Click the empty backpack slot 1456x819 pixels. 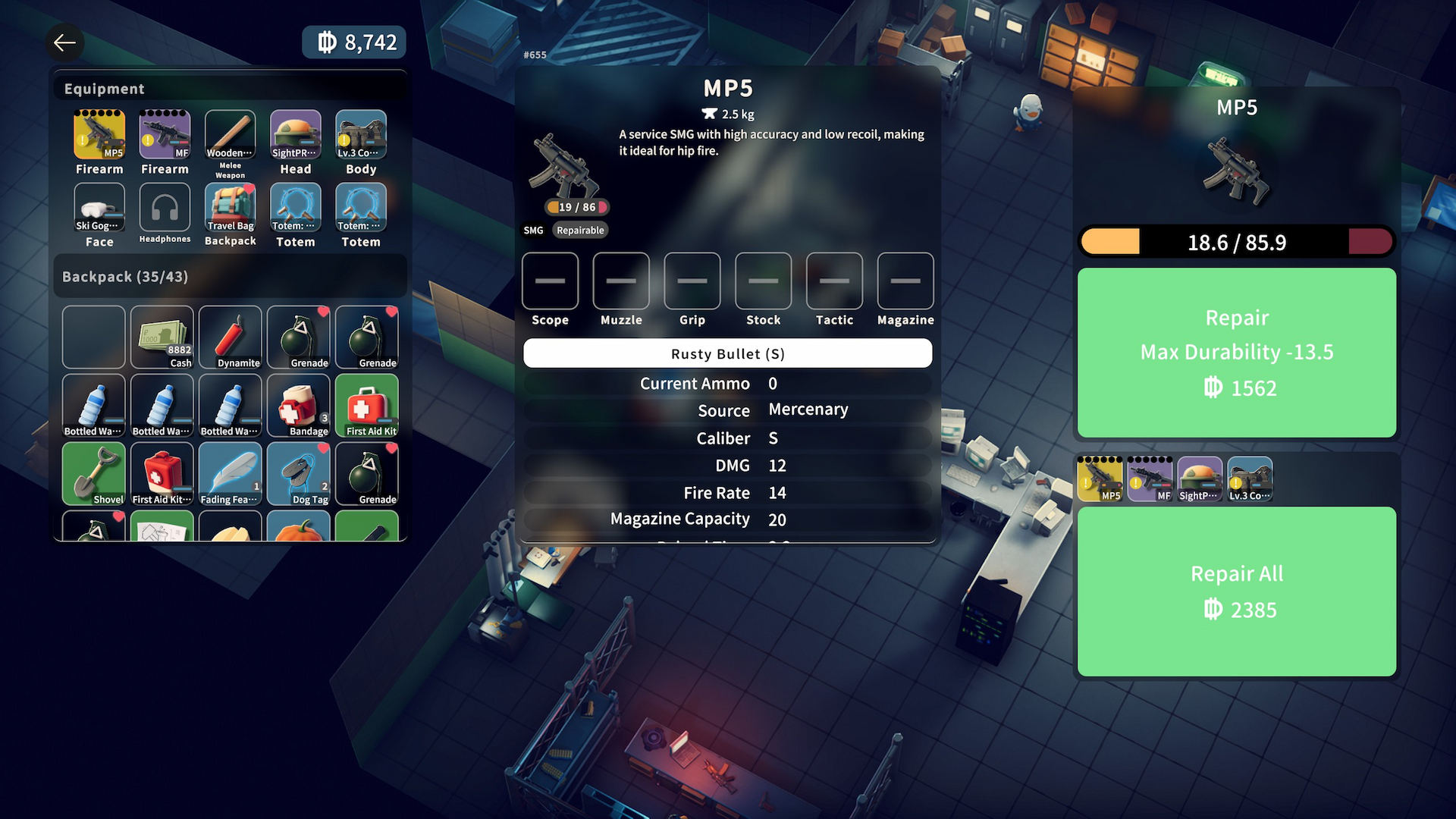pyautogui.click(x=93, y=335)
